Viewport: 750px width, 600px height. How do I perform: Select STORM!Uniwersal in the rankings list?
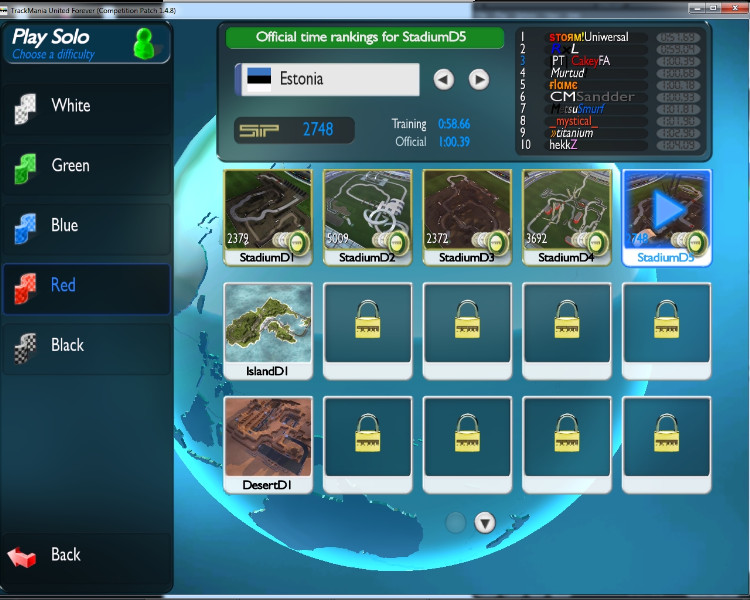[x=588, y=37]
